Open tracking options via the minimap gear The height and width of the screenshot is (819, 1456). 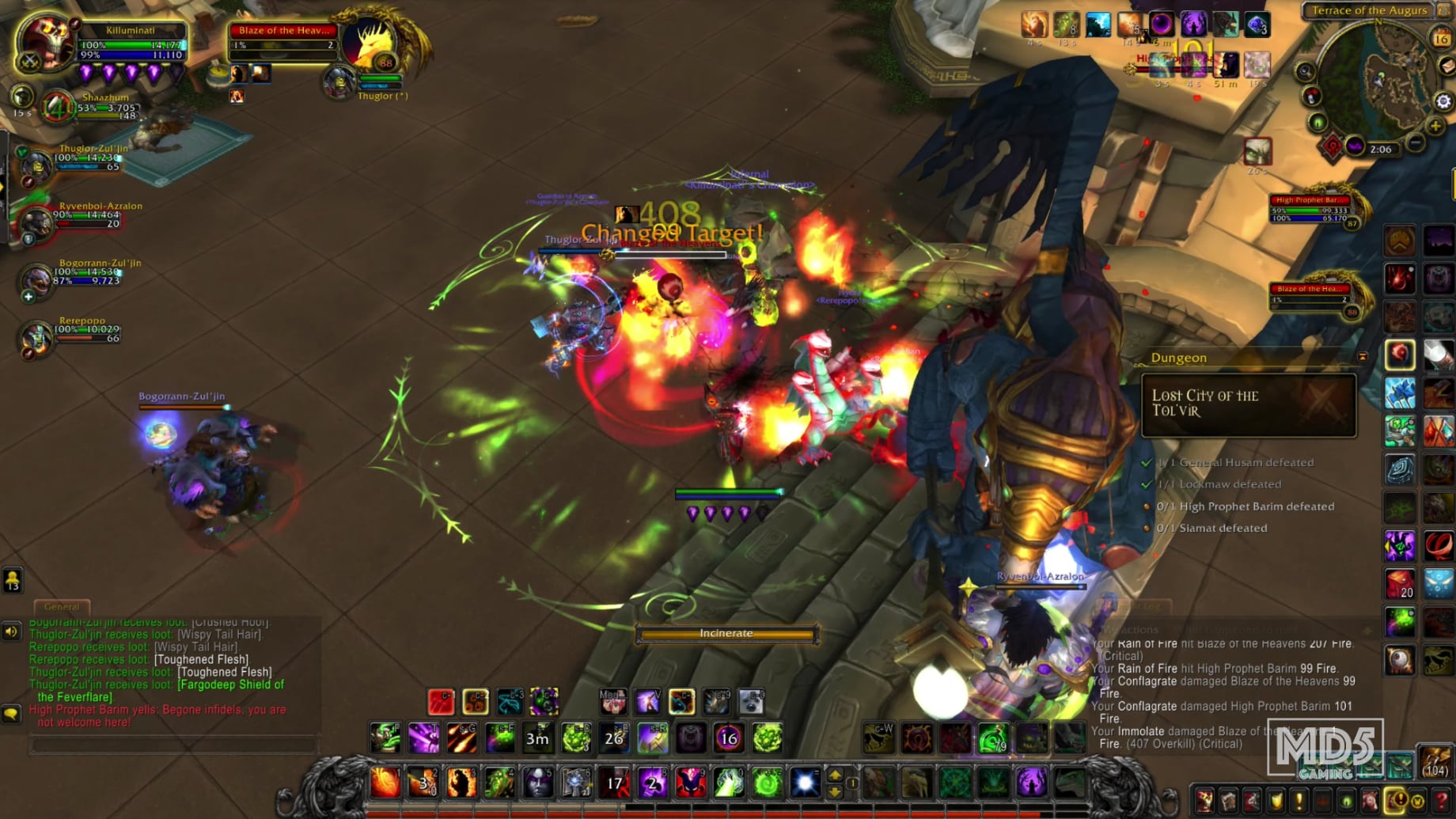click(x=1443, y=100)
